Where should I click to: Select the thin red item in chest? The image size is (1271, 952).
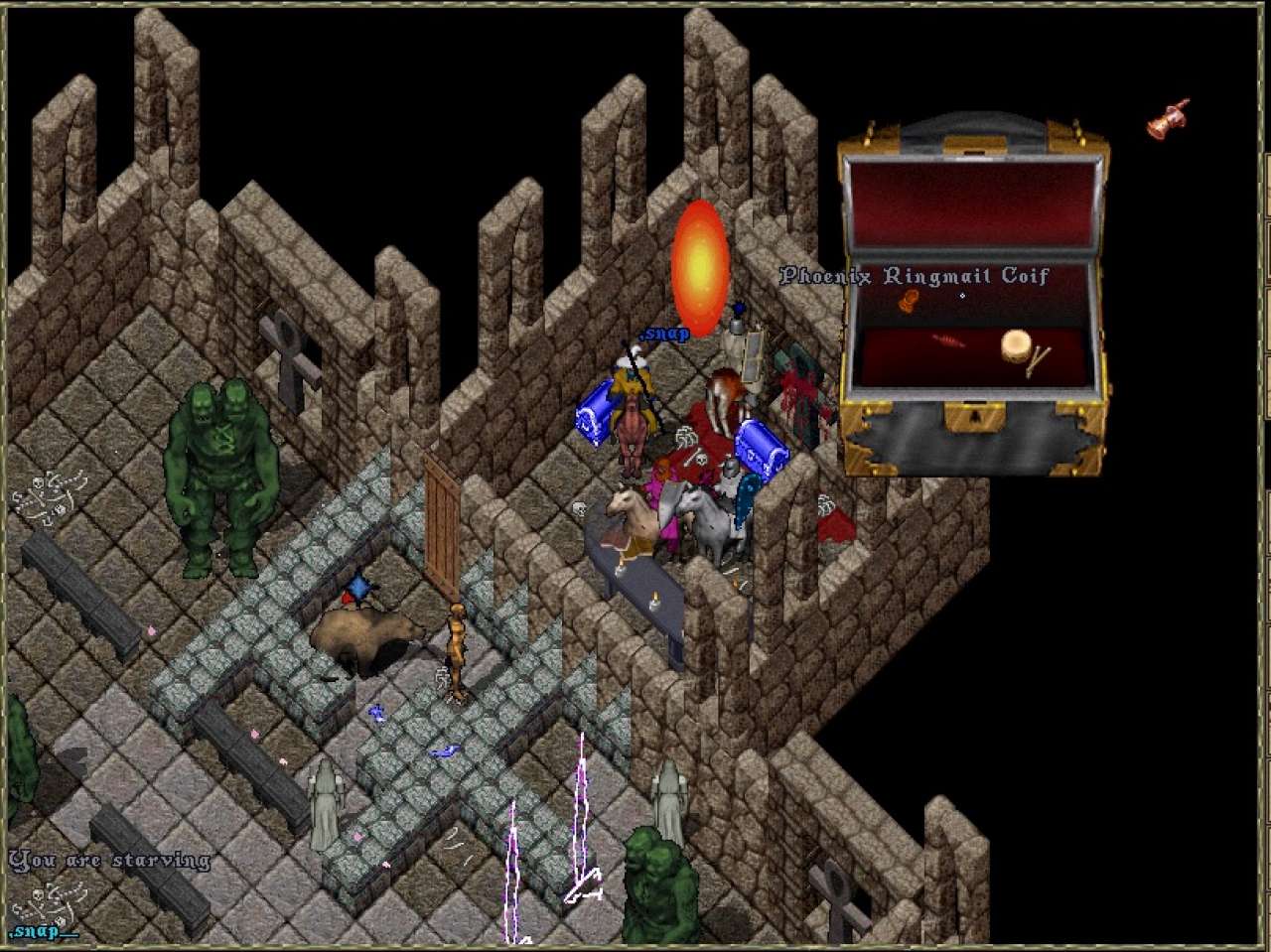tap(948, 341)
